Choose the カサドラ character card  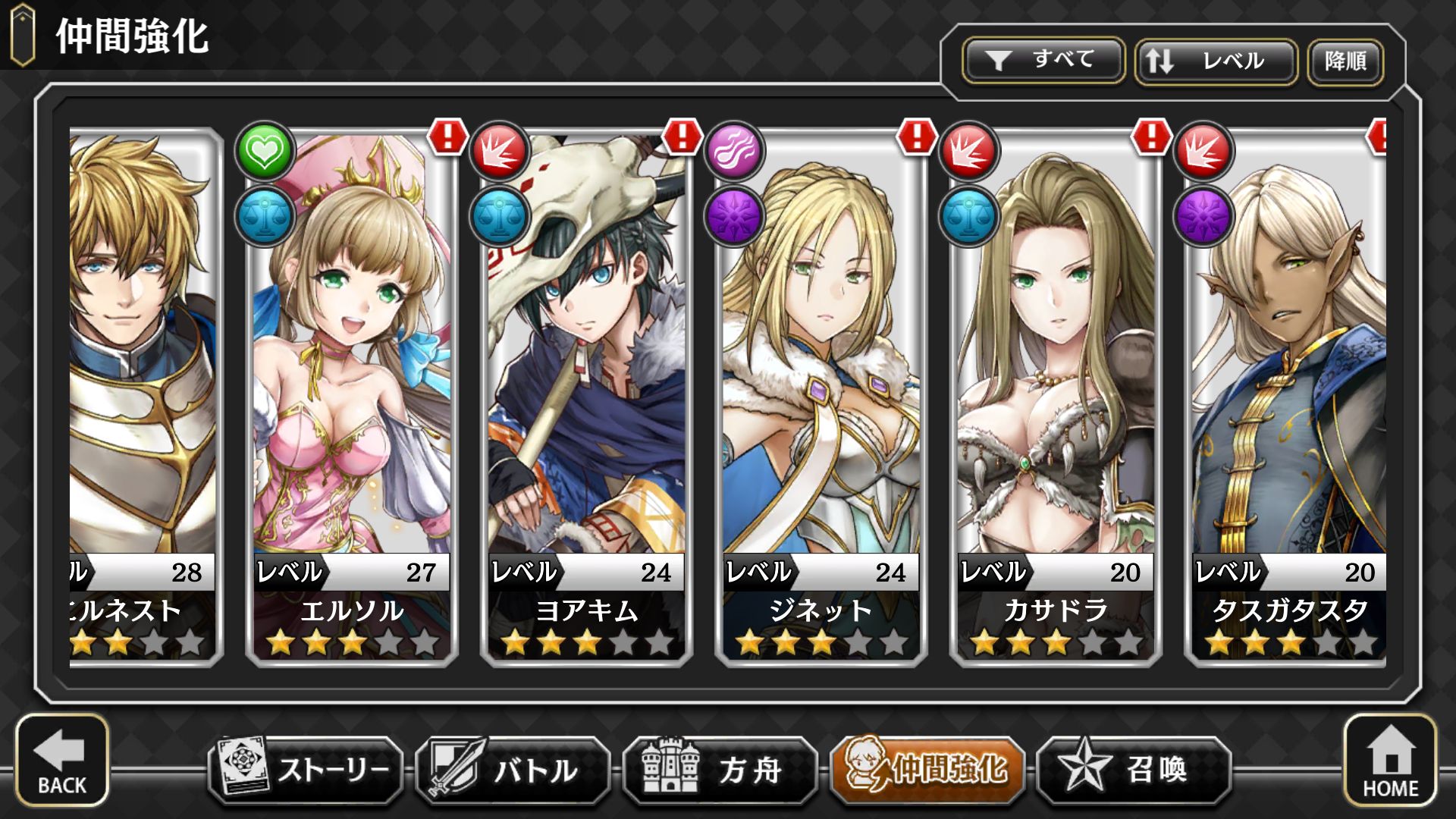[x=1055, y=394]
